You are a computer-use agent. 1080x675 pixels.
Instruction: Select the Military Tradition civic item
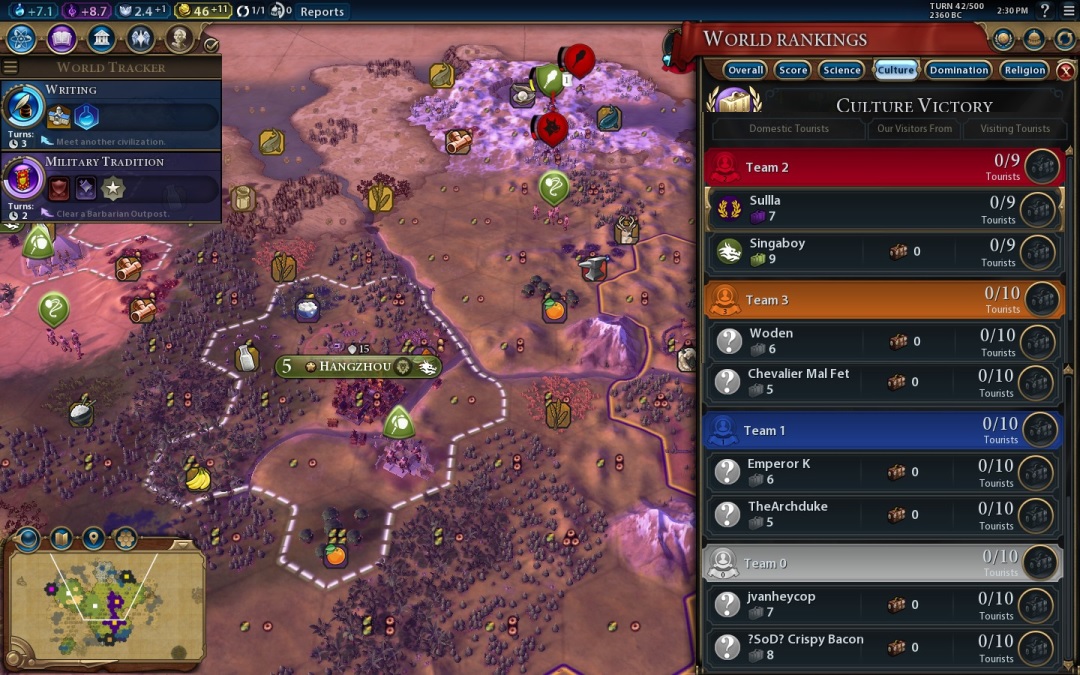(x=110, y=186)
